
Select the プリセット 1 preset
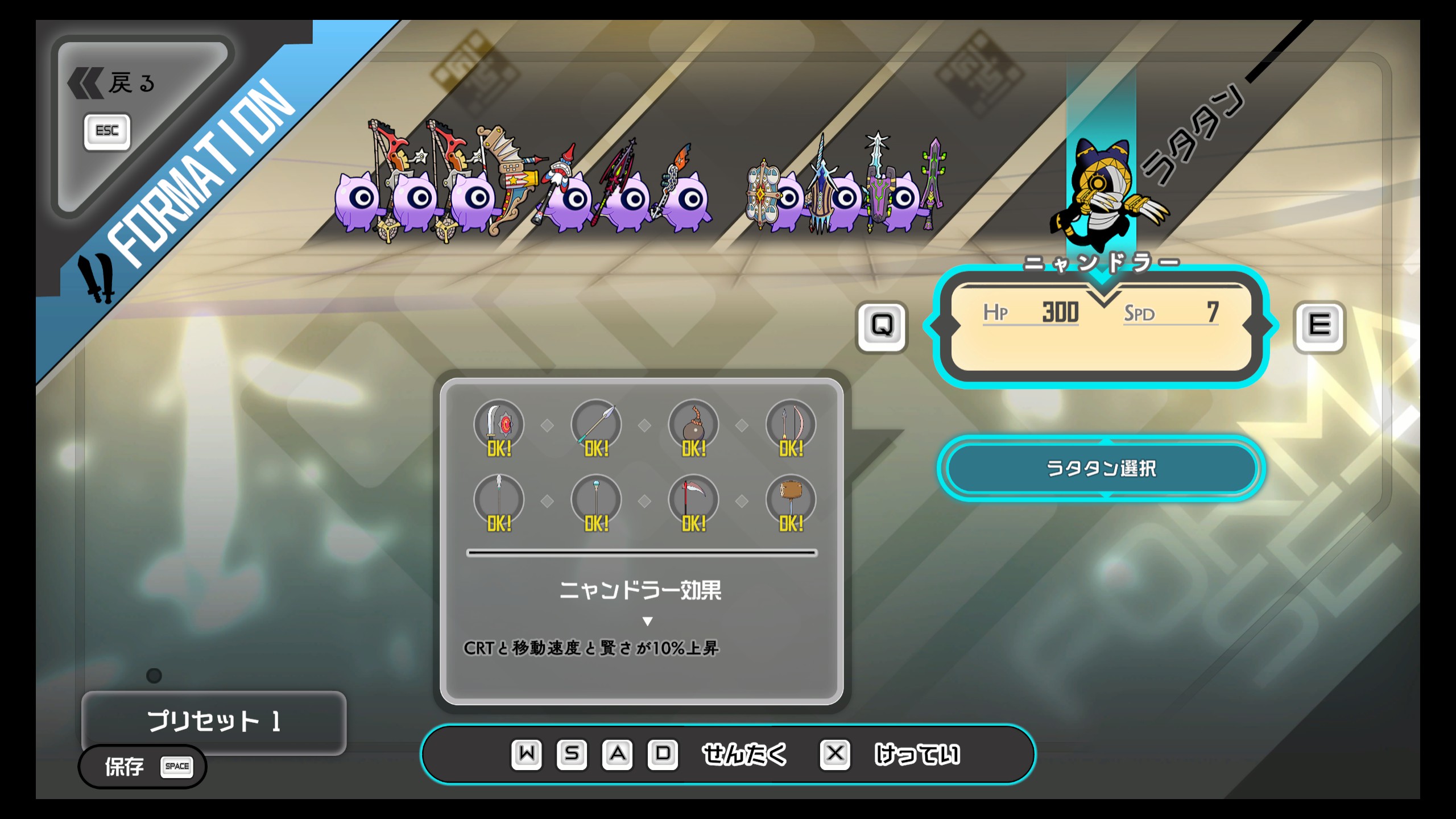click(214, 721)
